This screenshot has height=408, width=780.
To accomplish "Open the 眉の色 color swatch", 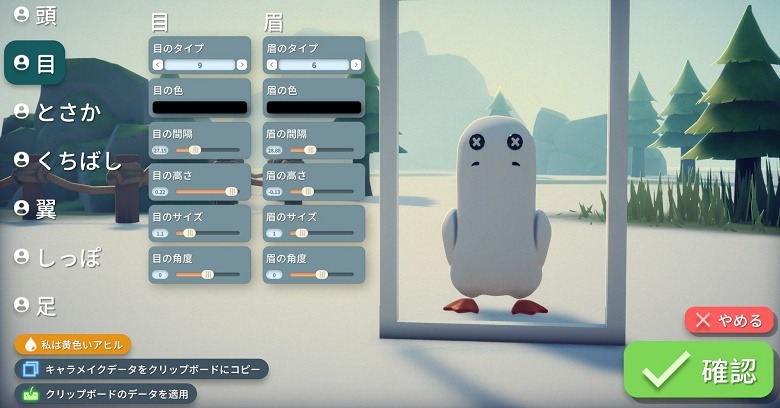I will 314,107.
